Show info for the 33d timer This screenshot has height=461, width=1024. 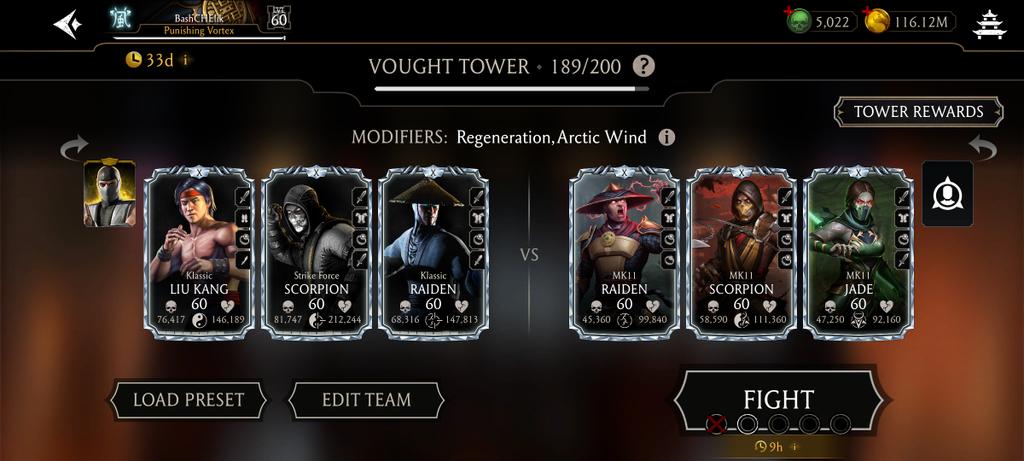186,60
